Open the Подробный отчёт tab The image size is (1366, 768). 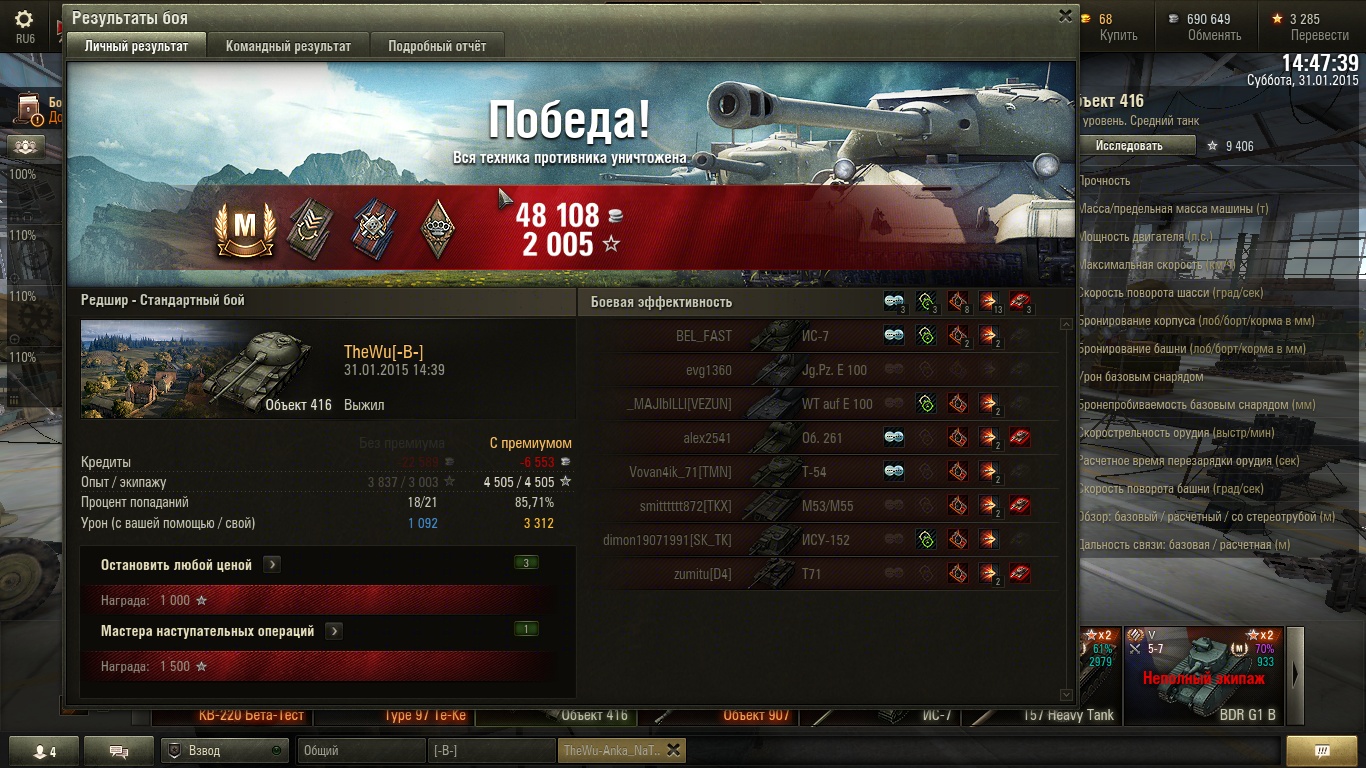point(437,46)
